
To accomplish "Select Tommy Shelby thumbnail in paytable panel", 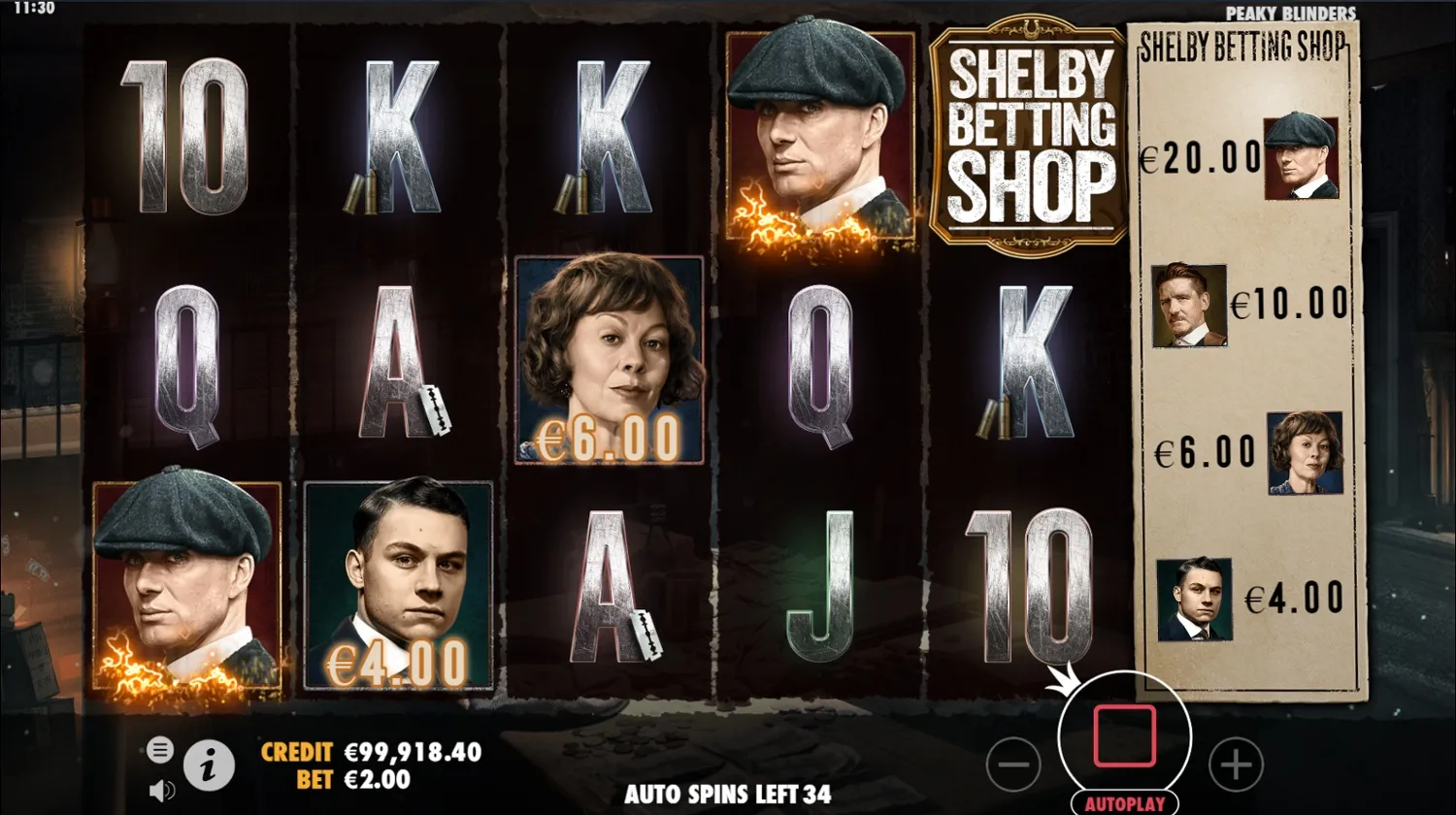I will 1303,158.
